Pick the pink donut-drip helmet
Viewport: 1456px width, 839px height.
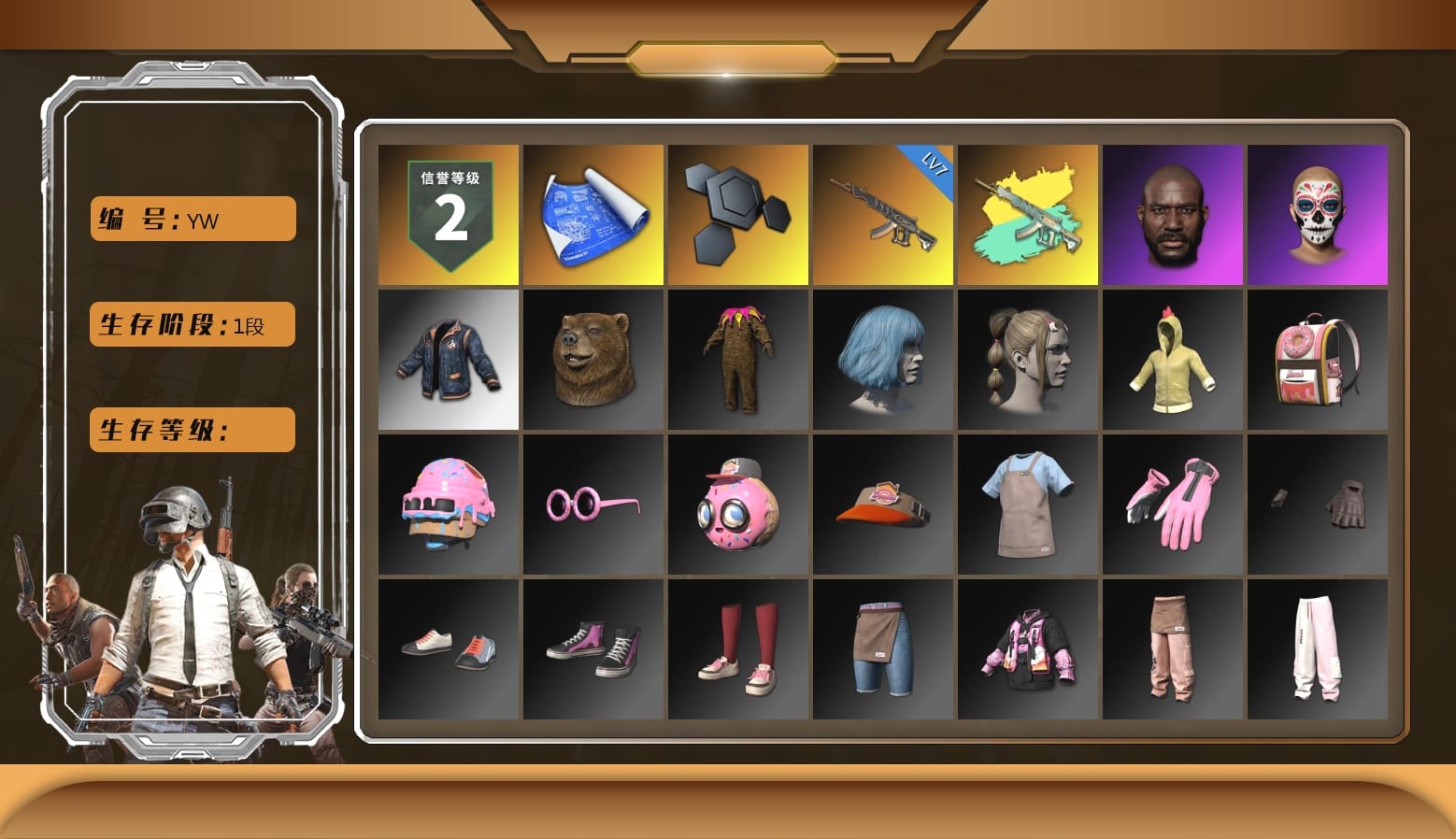(448, 503)
